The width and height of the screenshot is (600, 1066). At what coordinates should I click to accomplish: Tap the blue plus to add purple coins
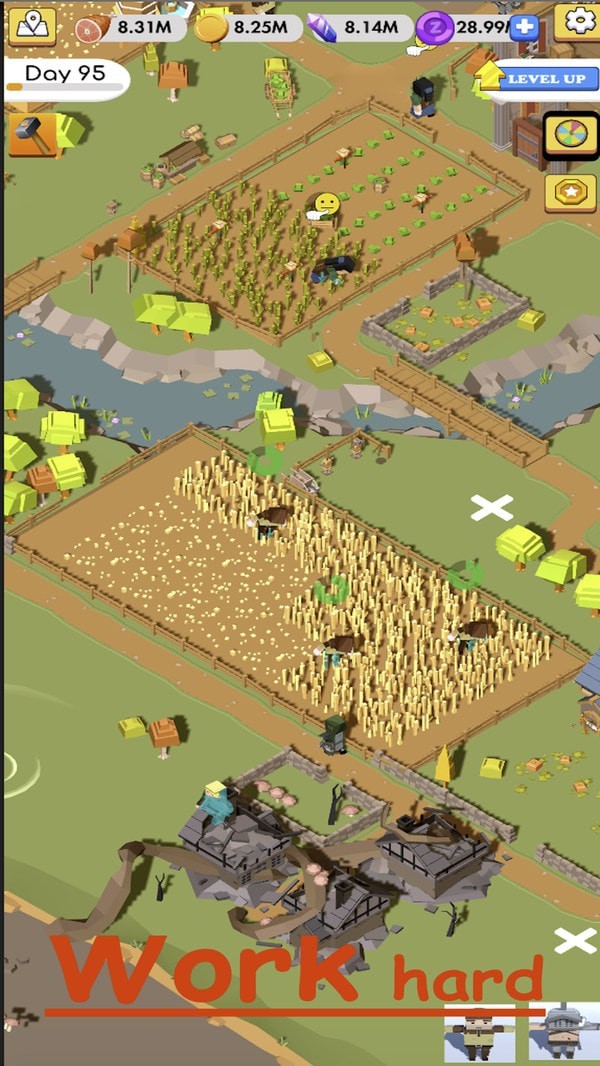click(524, 27)
